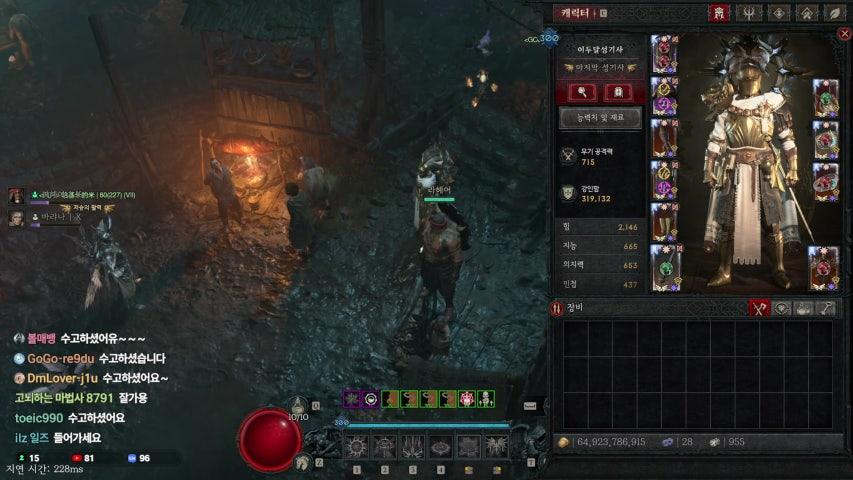Click the book icon button under the title
This screenshot has width=853, height=480.
(x=617, y=92)
